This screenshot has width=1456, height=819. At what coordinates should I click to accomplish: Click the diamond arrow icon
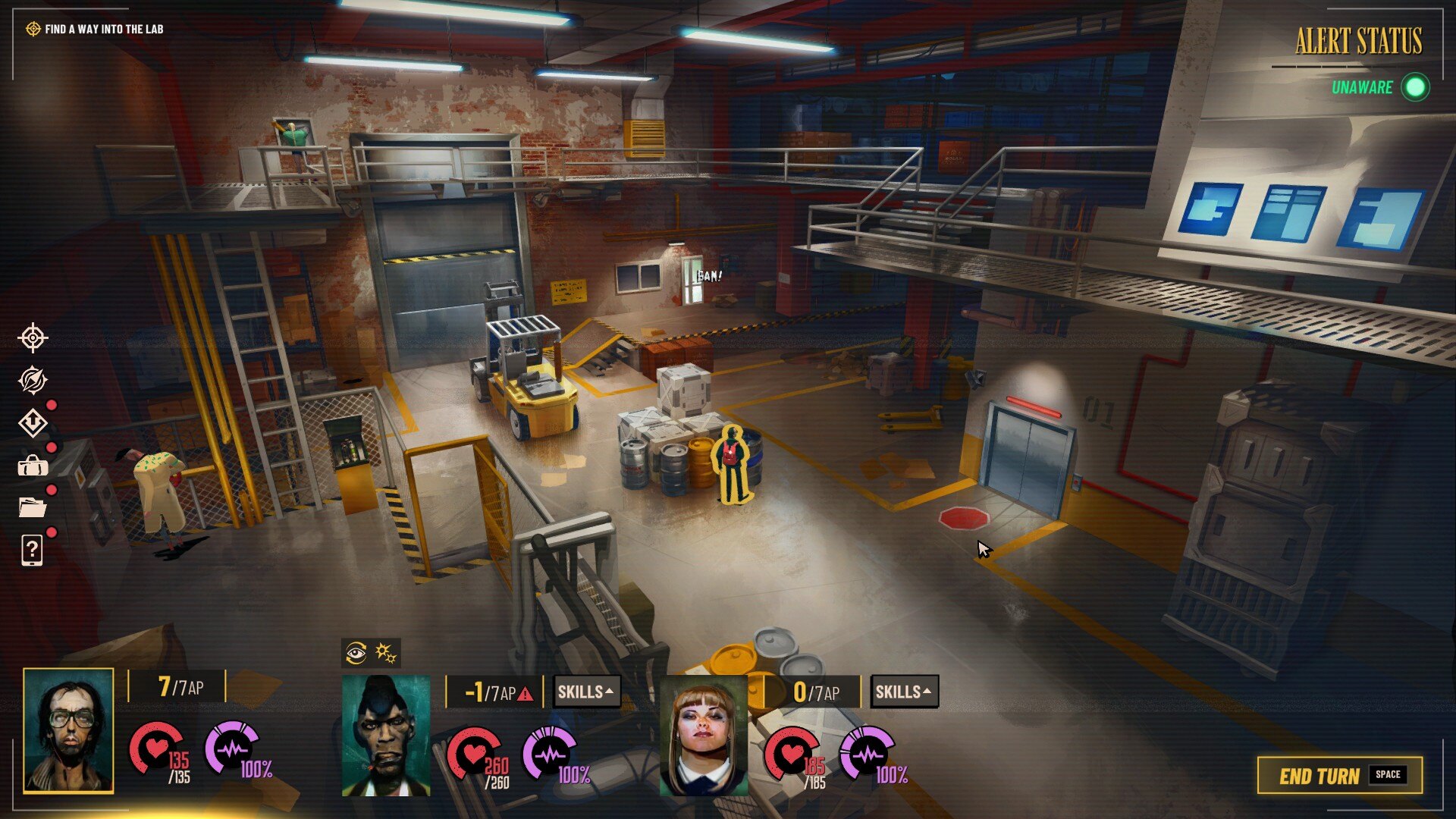[x=33, y=422]
